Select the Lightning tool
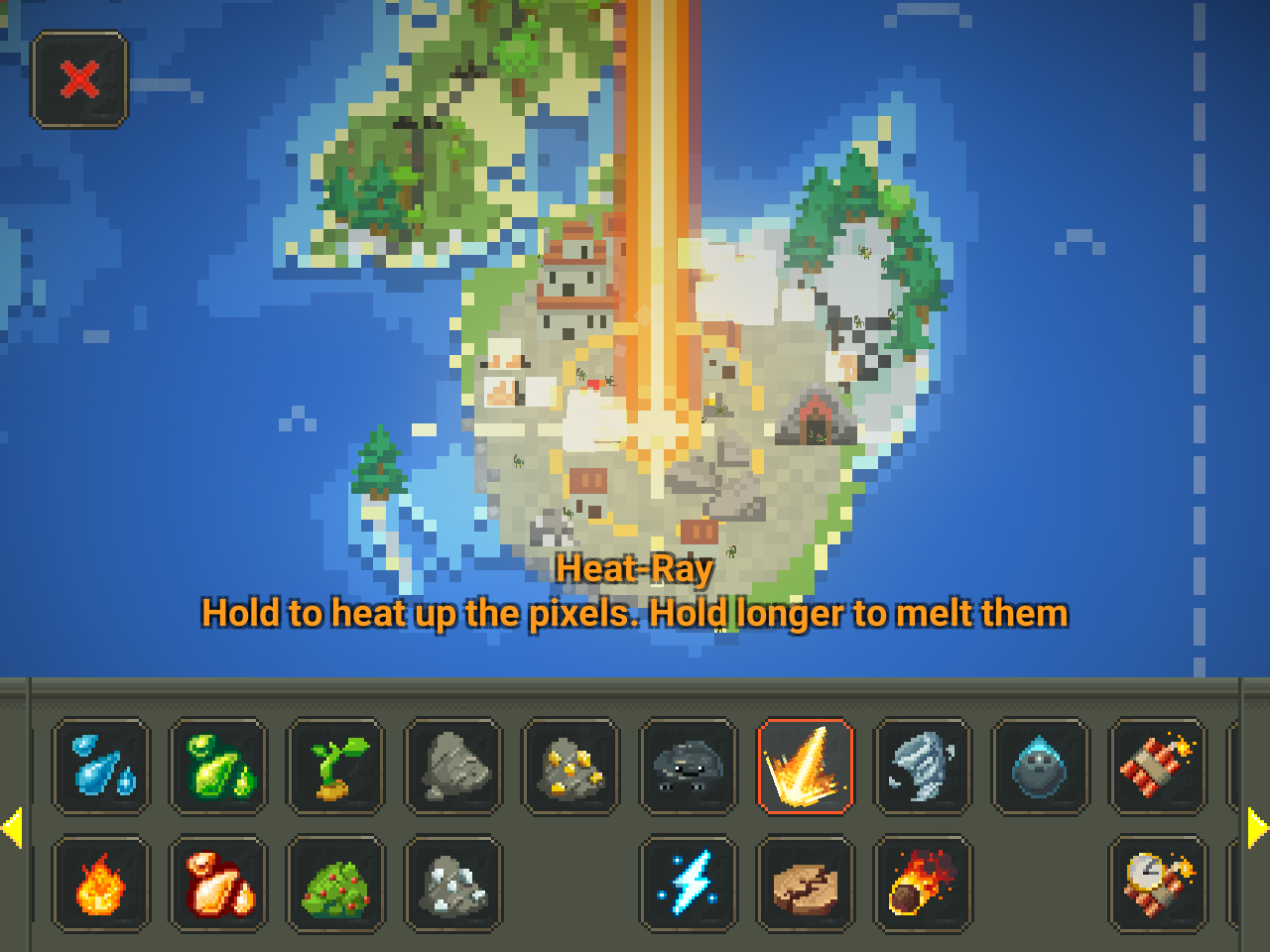This screenshot has height=952, width=1270. click(688, 885)
